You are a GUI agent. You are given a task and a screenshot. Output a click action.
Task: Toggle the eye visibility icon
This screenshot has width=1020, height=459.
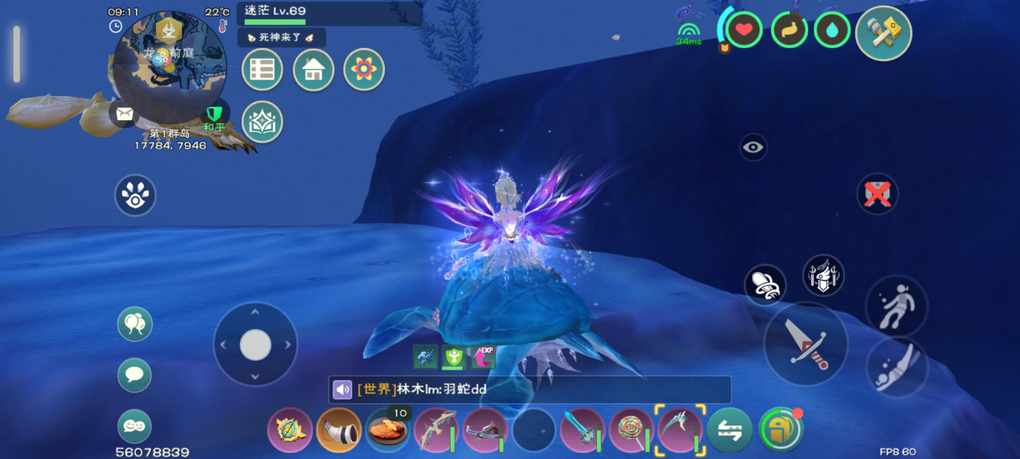pyautogui.click(x=753, y=148)
